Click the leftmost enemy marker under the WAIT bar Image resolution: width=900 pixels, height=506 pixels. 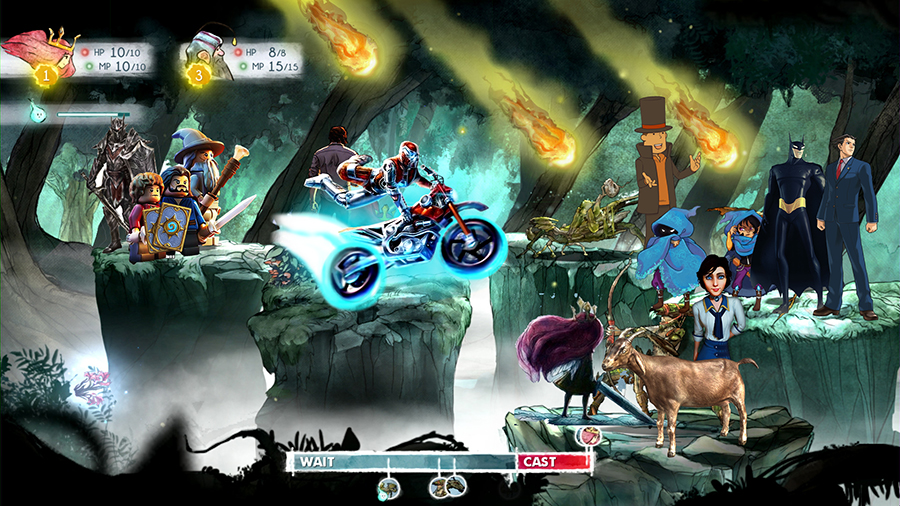click(x=389, y=487)
